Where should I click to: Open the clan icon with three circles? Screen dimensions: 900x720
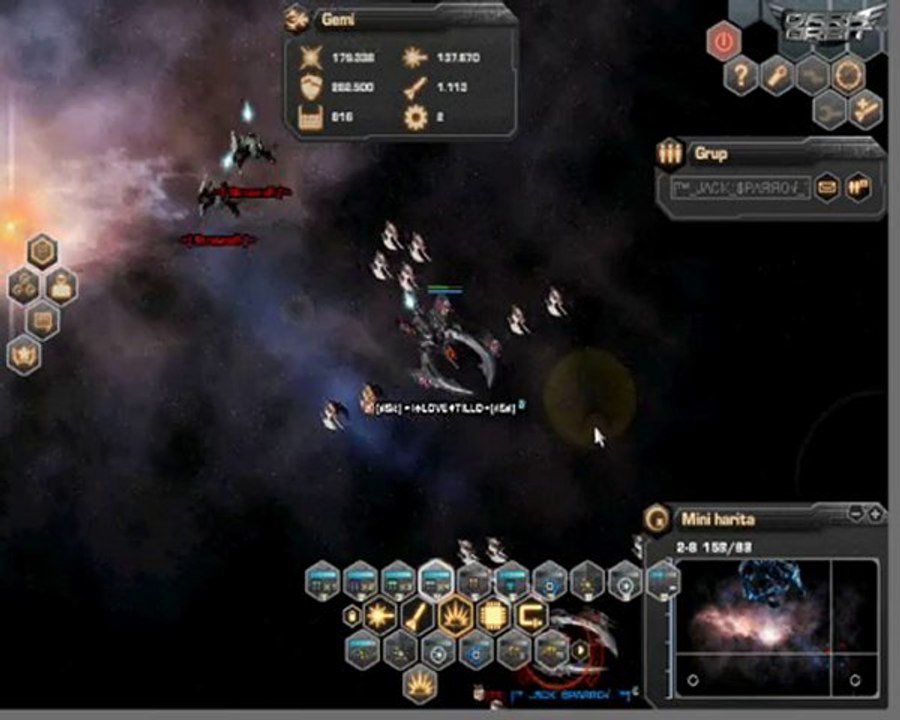pos(24,287)
